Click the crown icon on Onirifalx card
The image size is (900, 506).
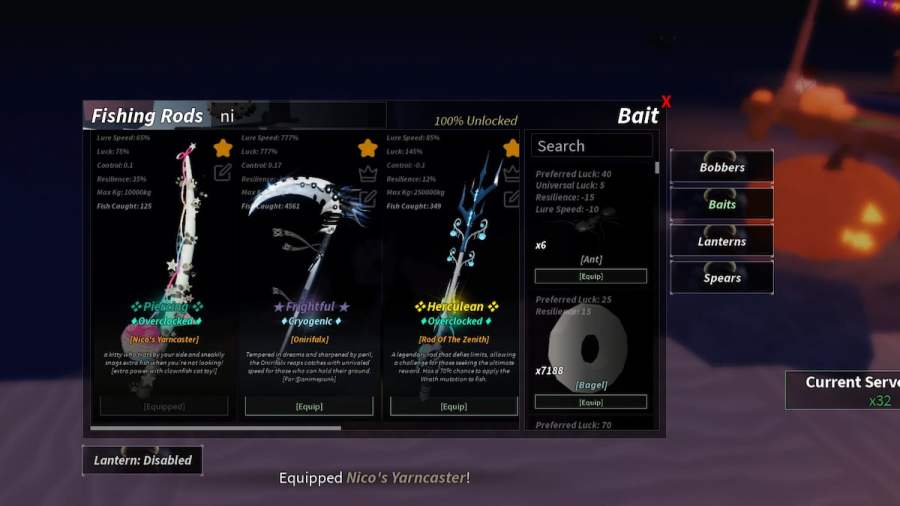tap(368, 172)
